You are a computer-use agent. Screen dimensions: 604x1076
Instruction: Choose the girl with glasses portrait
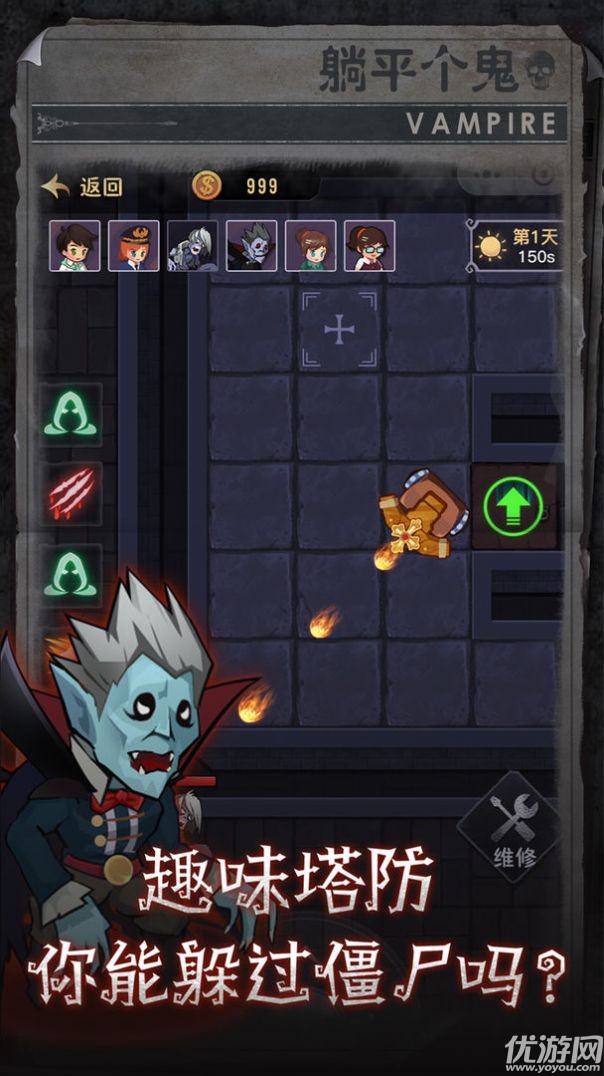point(370,246)
